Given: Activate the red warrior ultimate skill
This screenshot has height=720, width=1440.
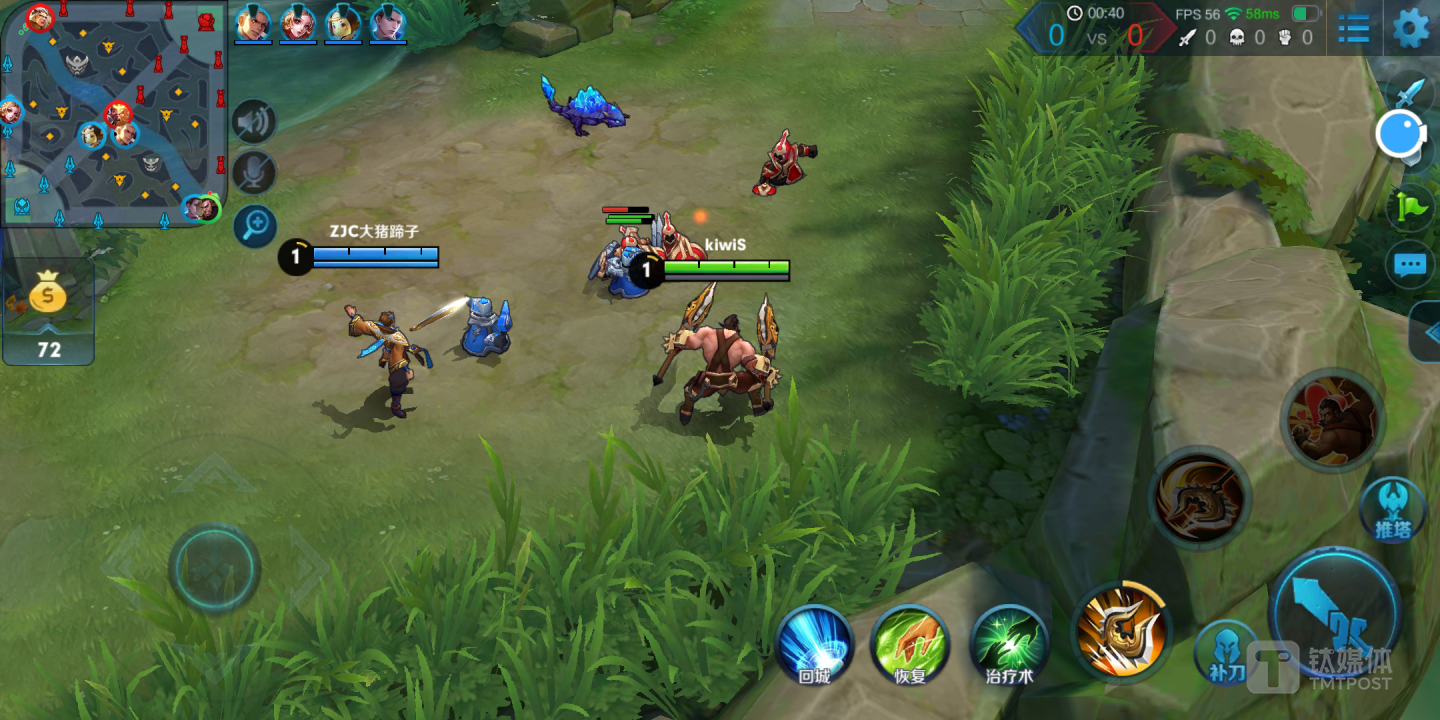Looking at the screenshot, I should tap(1331, 420).
